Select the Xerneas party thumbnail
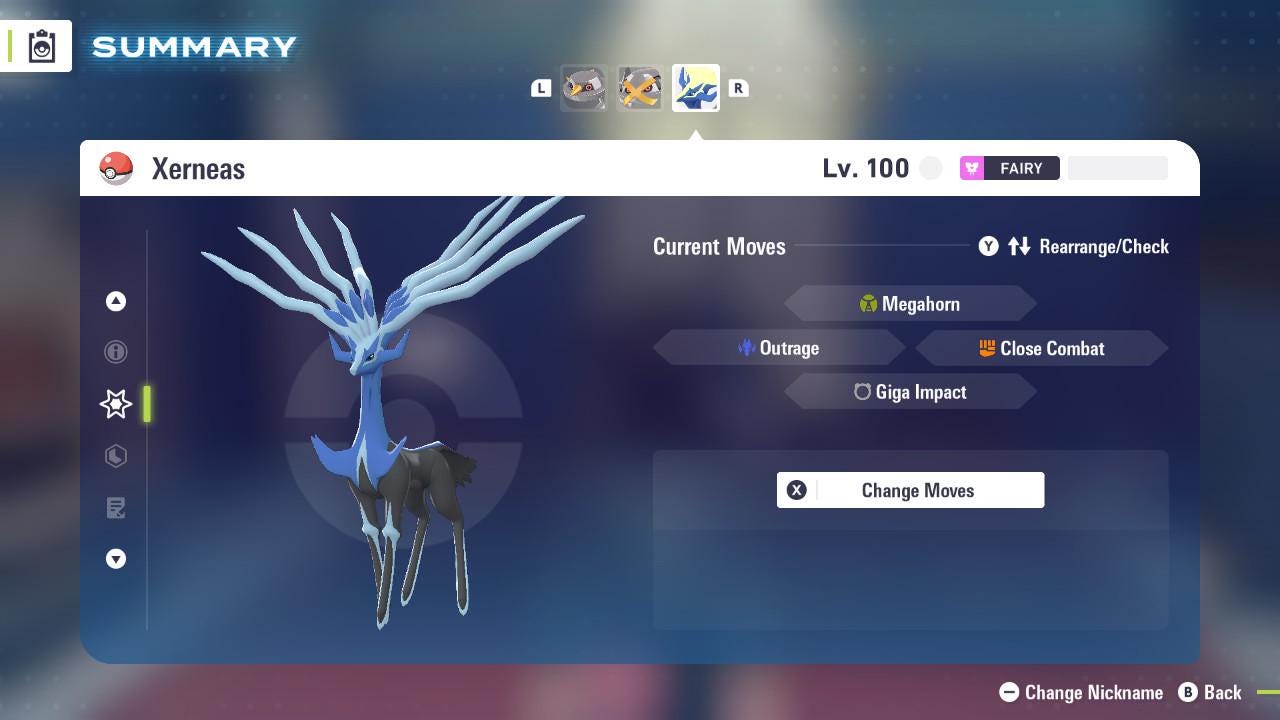 [695, 87]
